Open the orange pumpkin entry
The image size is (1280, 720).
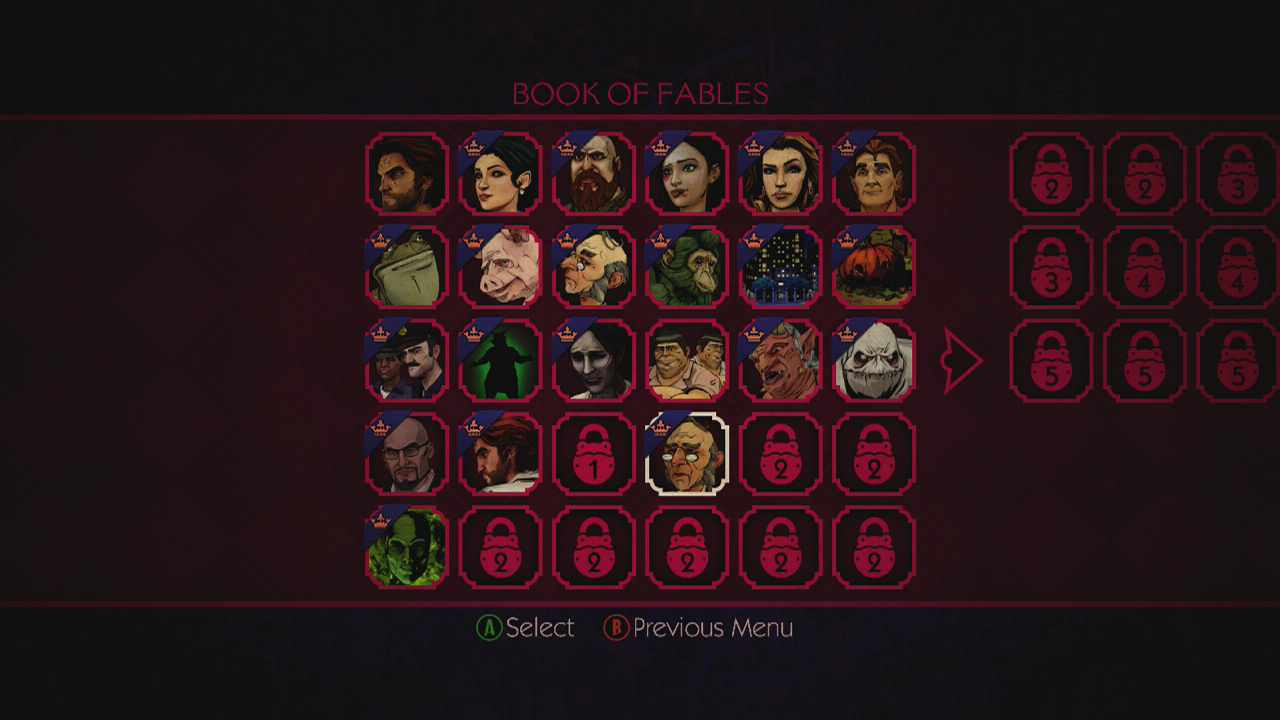[x=874, y=267]
